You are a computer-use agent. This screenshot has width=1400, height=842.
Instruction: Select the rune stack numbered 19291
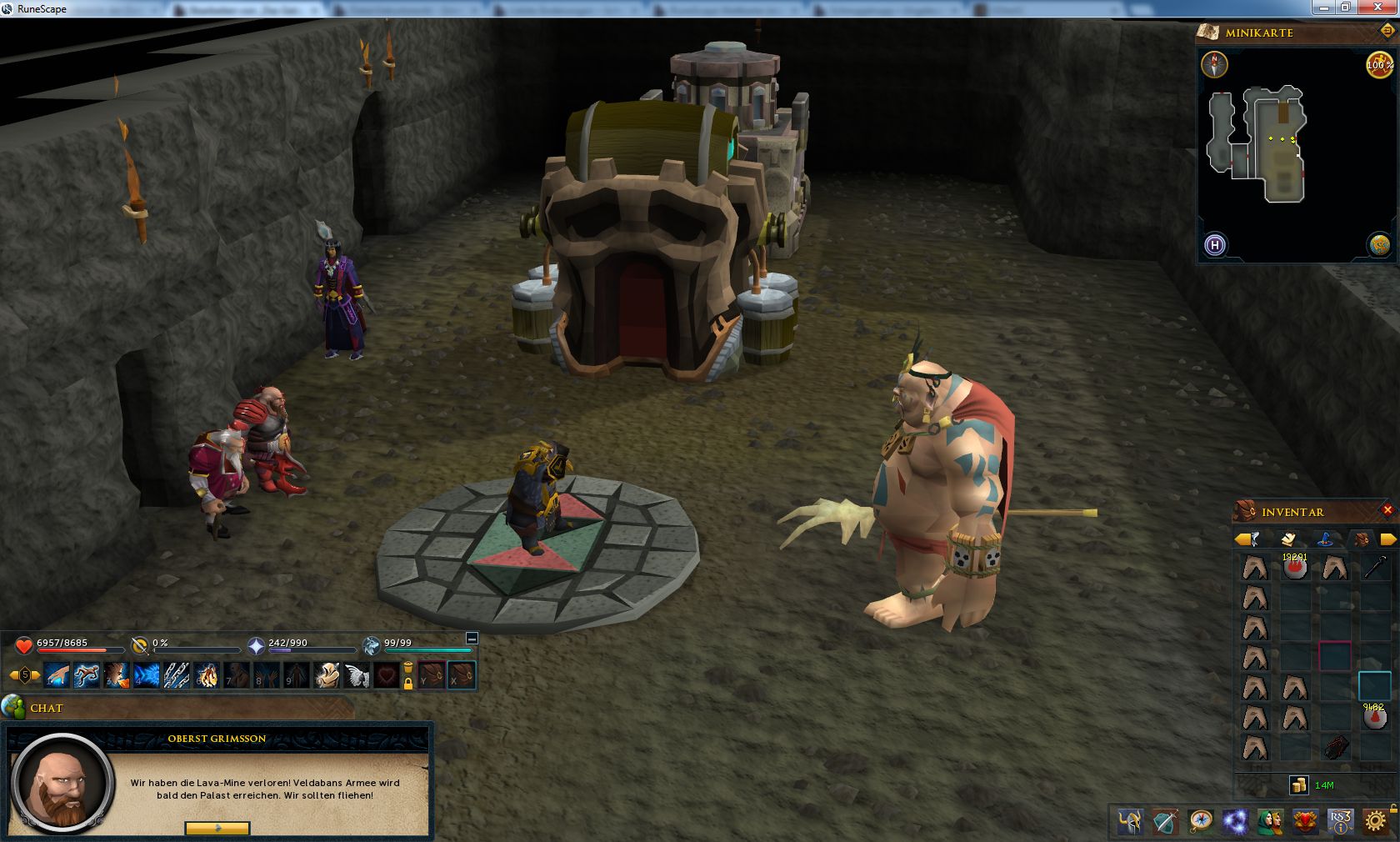tap(1295, 568)
